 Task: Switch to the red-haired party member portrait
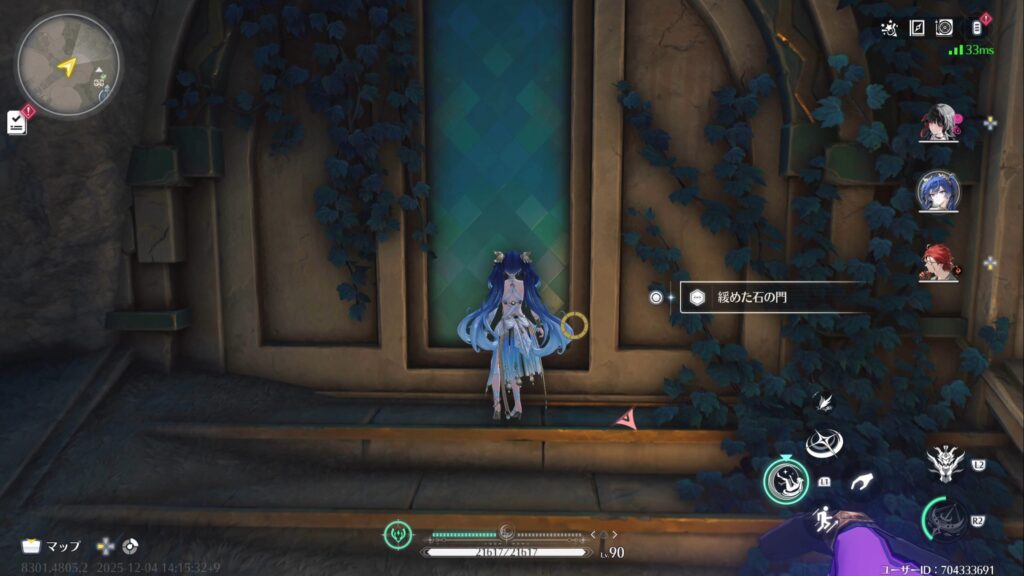[938, 263]
